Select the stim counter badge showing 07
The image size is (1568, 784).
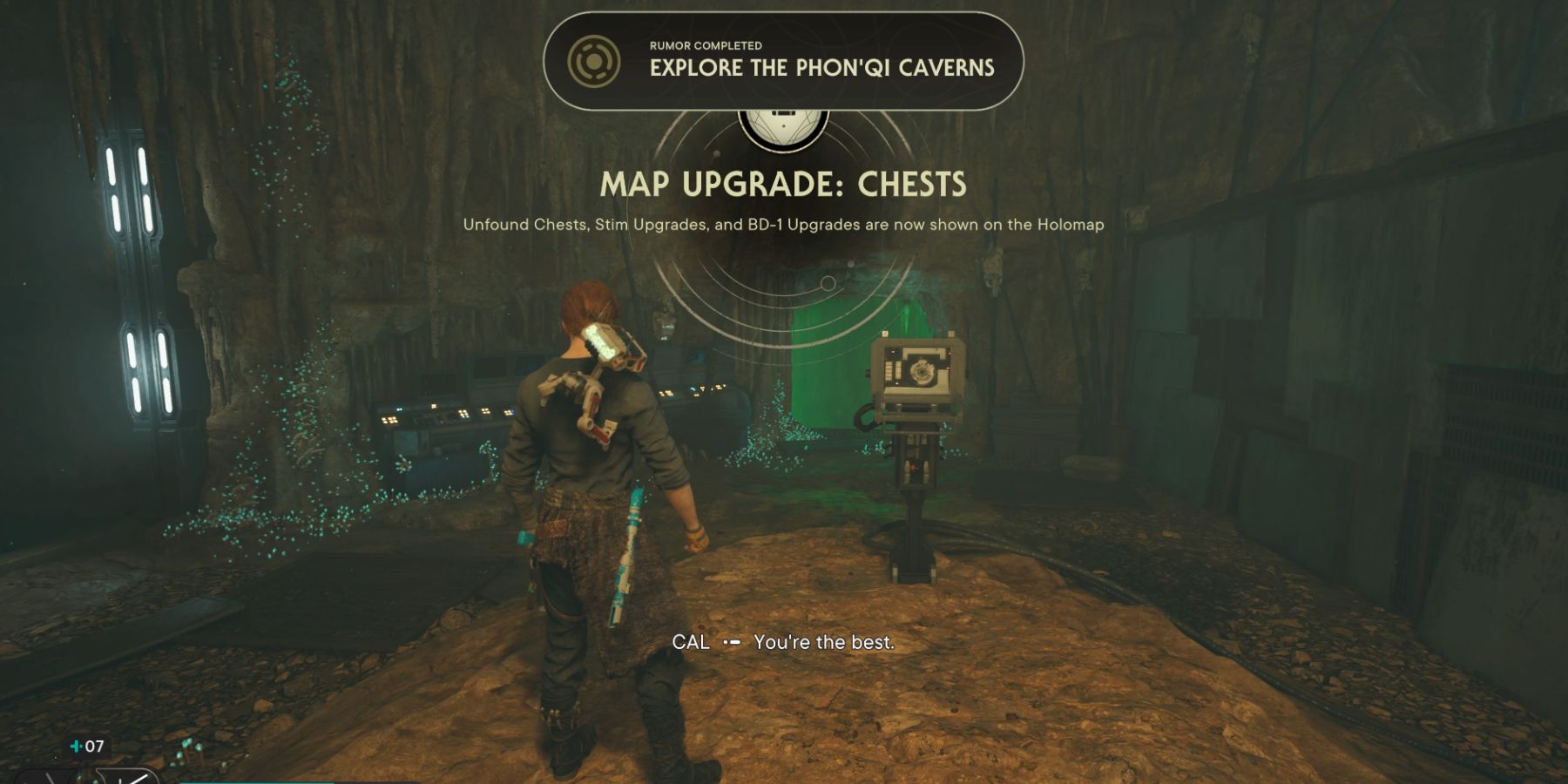pos(87,747)
